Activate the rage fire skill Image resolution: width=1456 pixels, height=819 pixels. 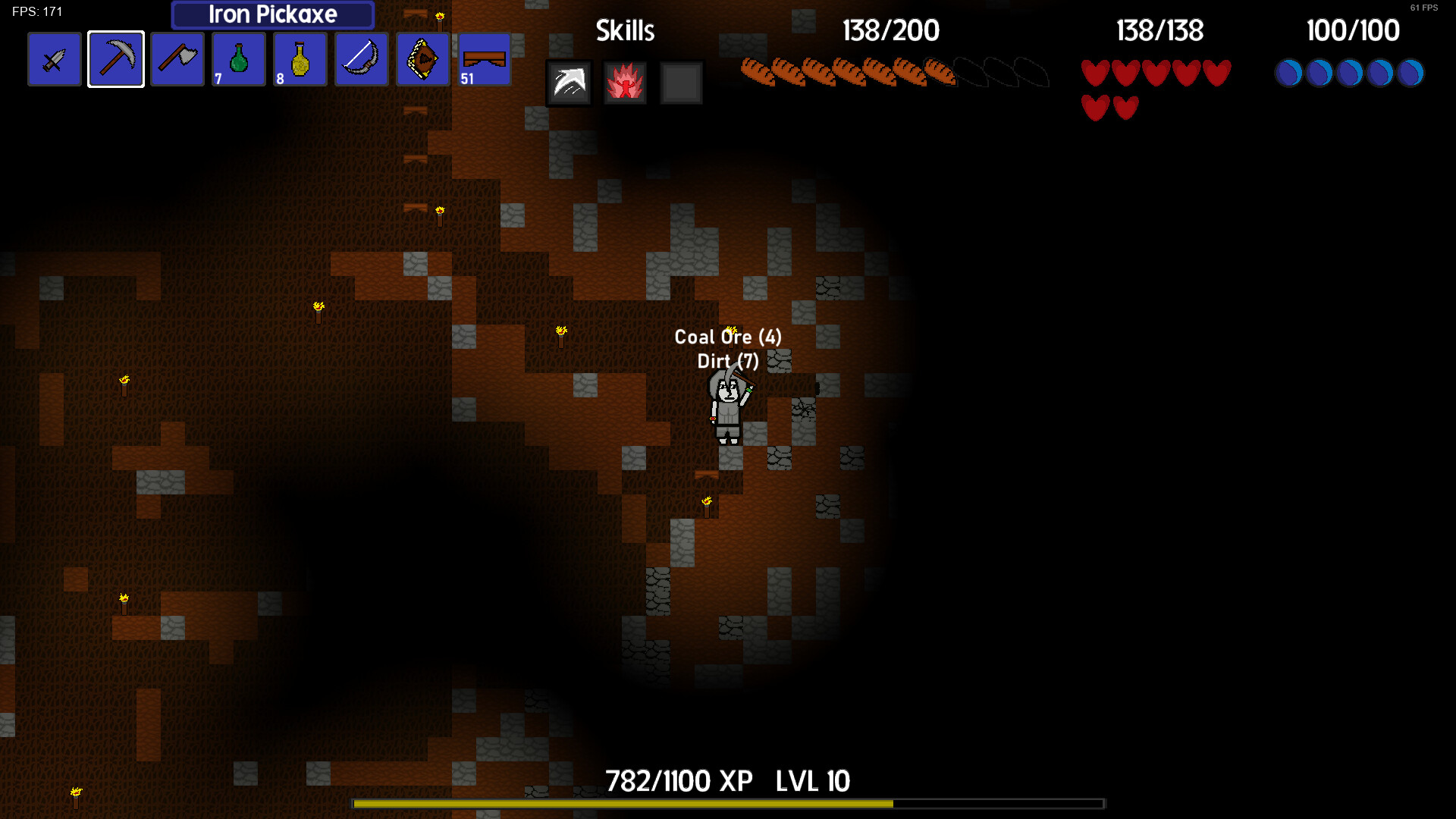click(x=625, y=83)
